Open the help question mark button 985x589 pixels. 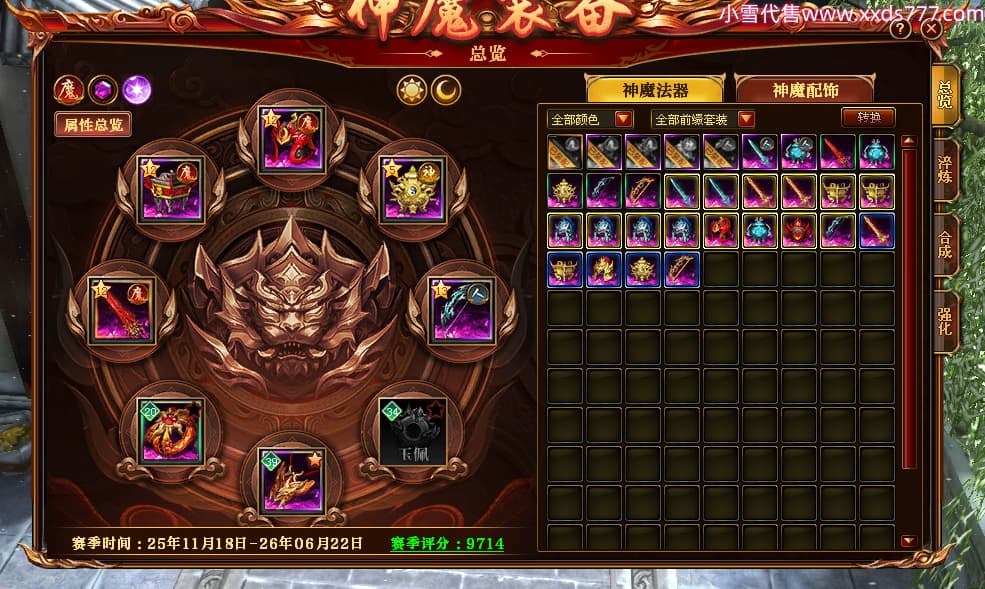900,29
